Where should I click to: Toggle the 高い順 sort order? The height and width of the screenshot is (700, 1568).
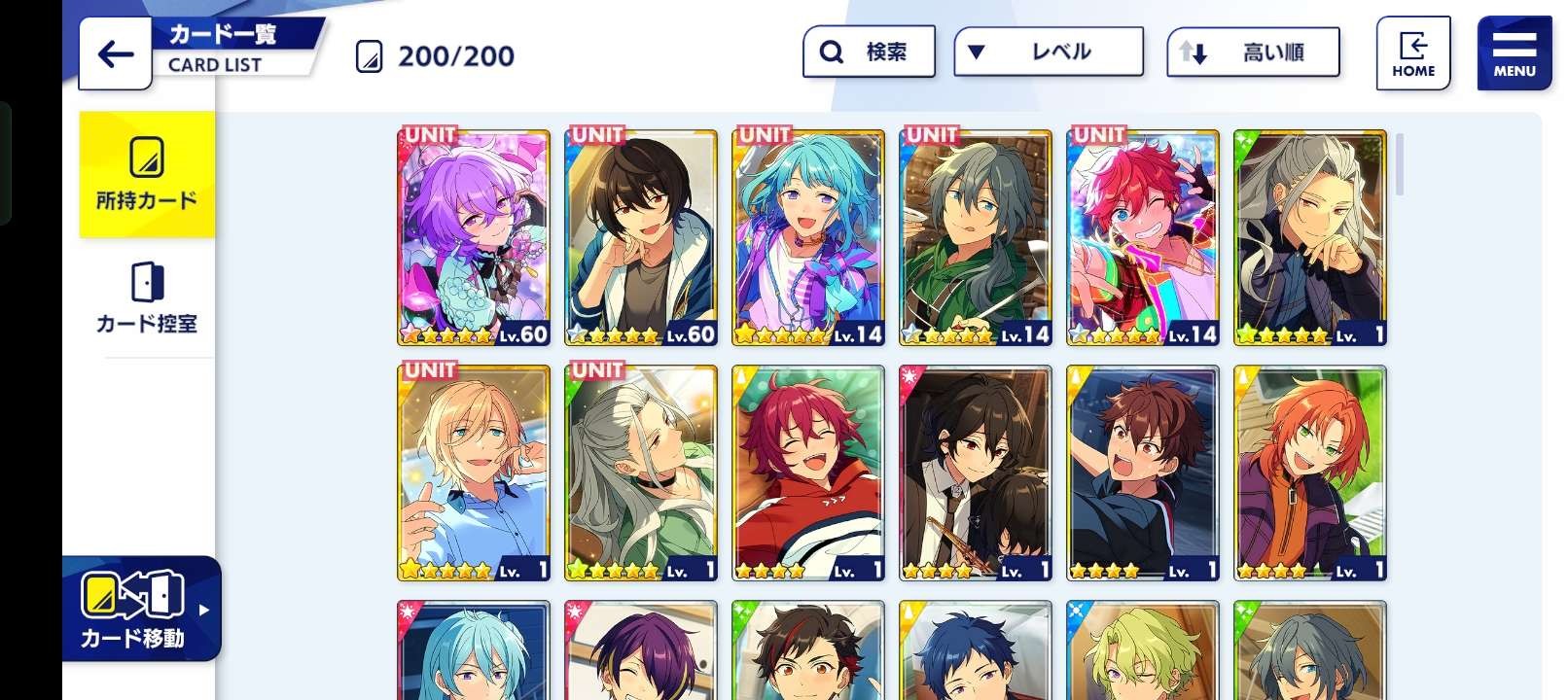click(x=1253, y=52)
